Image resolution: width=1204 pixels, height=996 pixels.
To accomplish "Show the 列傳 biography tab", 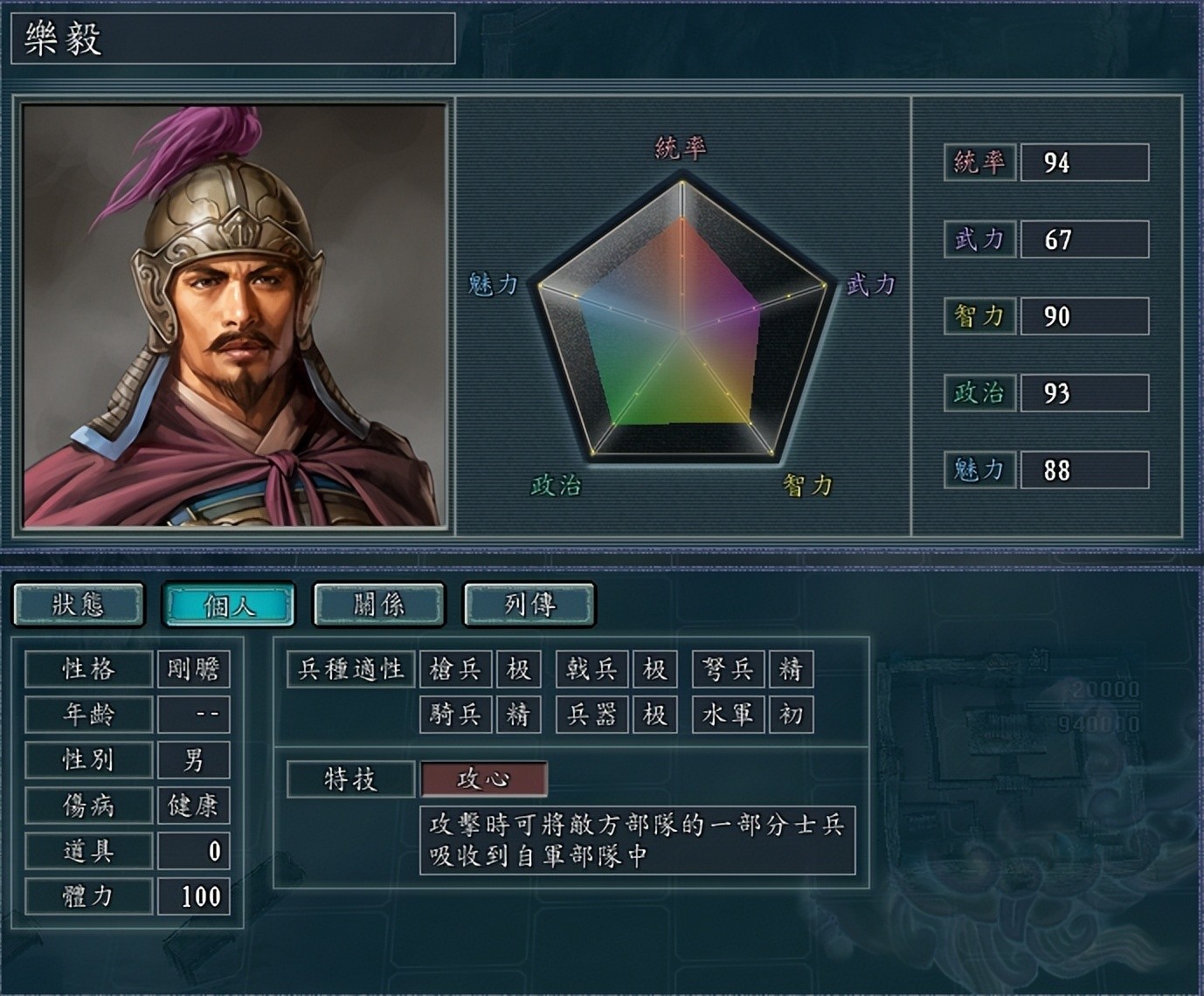I will click(x=529, y=605).
